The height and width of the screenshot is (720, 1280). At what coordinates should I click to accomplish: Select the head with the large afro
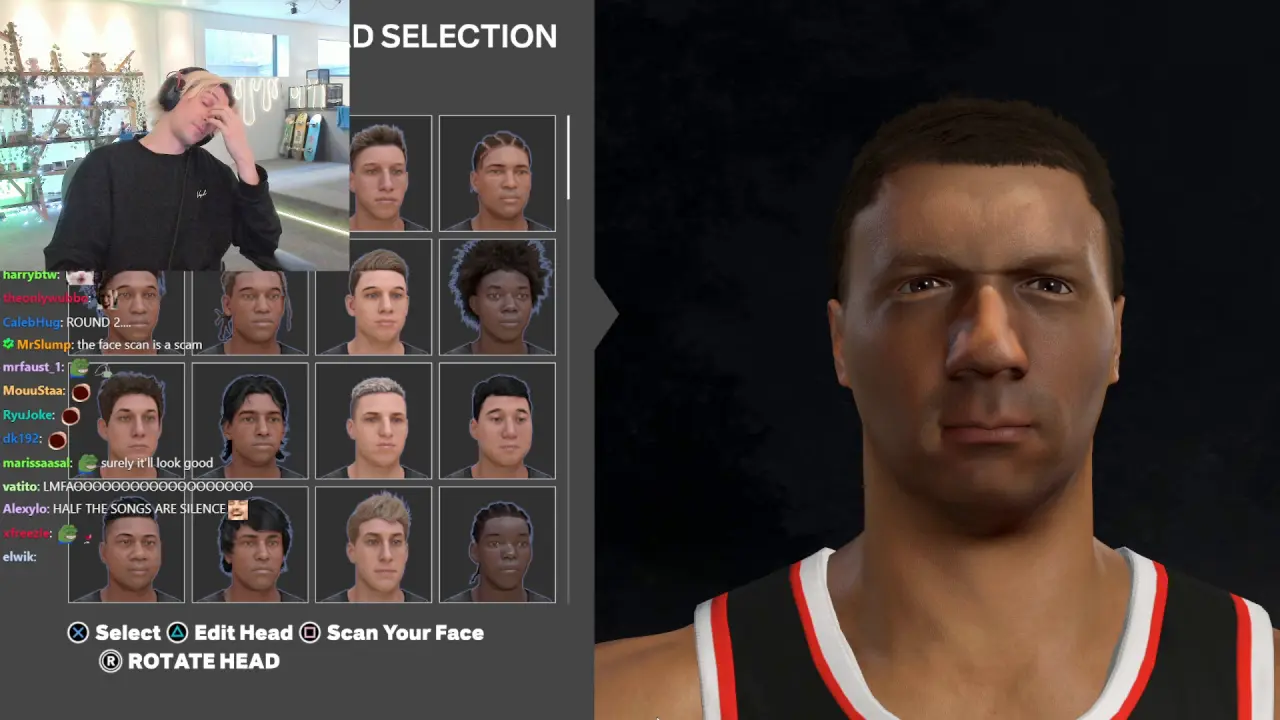(x=497, y=297)
